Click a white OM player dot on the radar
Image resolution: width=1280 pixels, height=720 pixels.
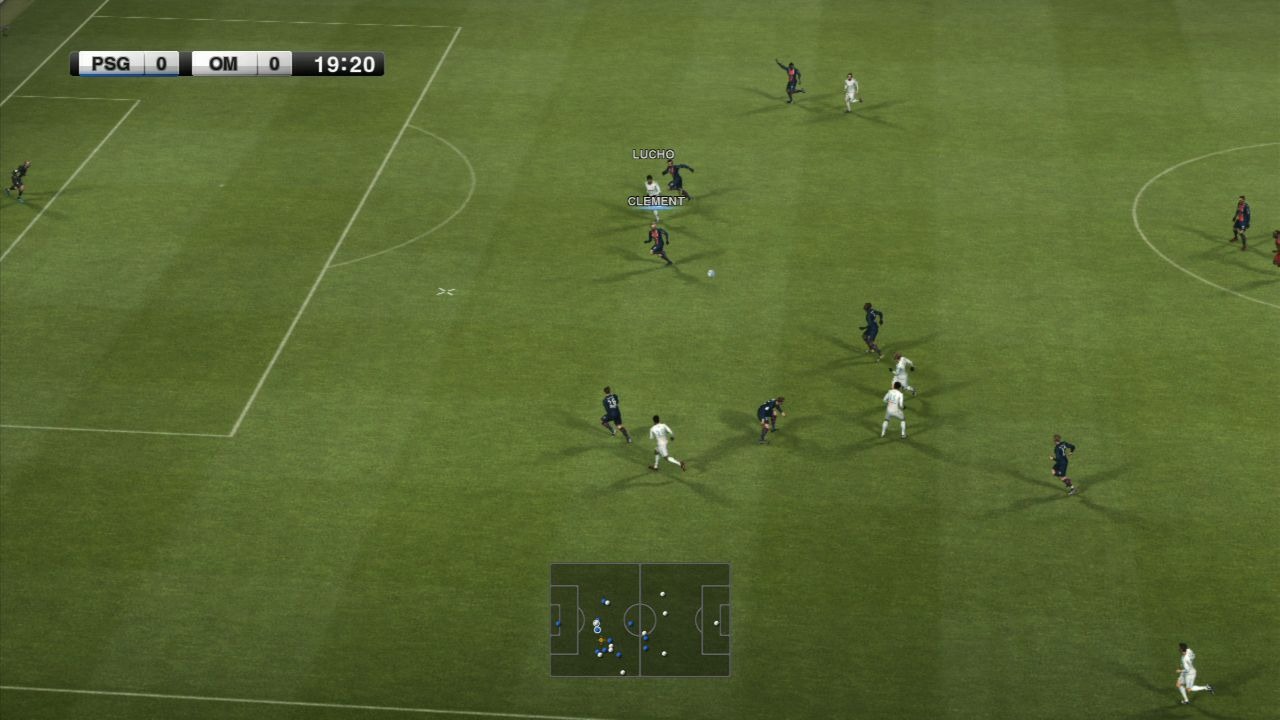coord(662,594)
